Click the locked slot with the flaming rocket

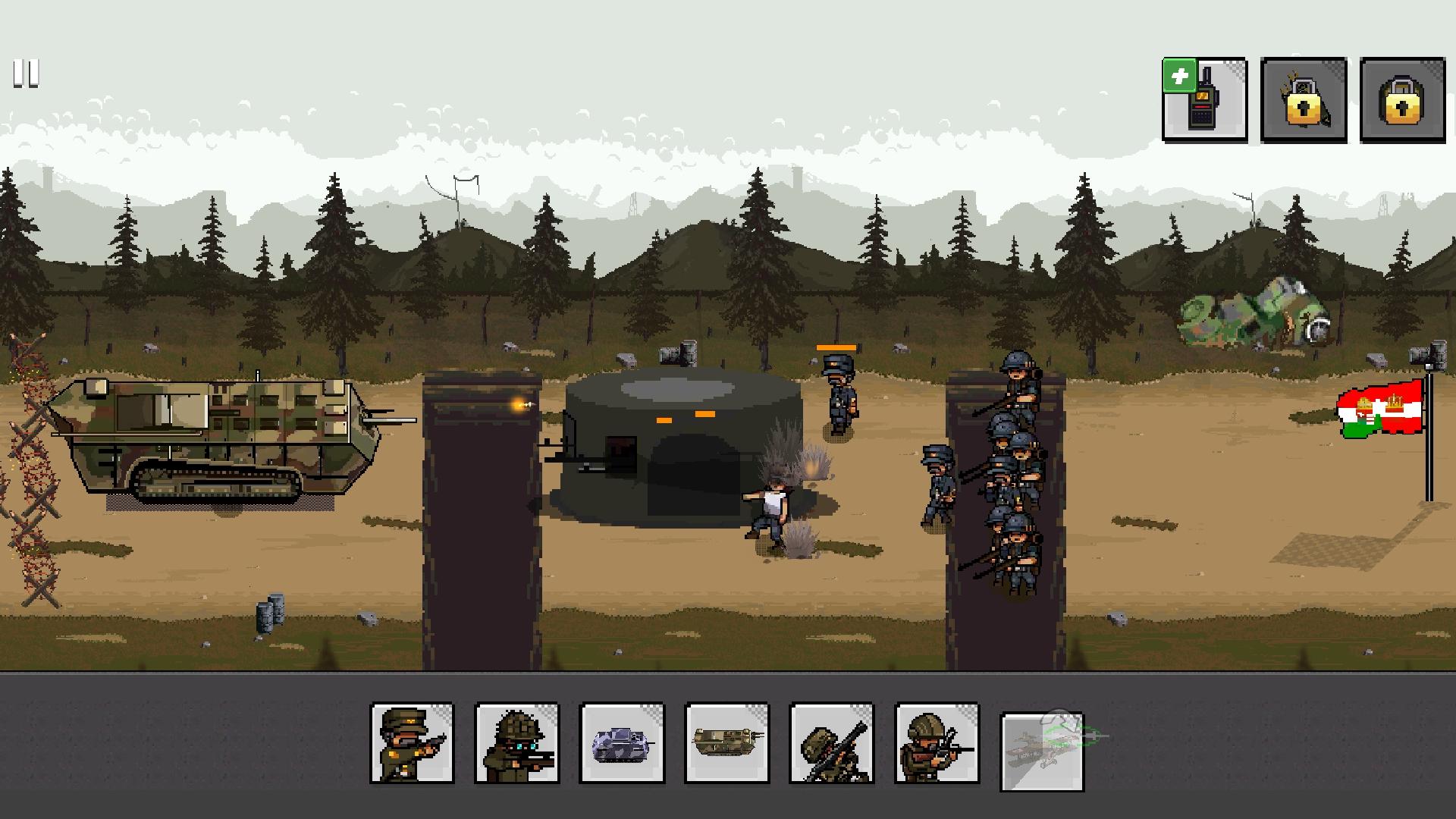[x=1303, y=100]
